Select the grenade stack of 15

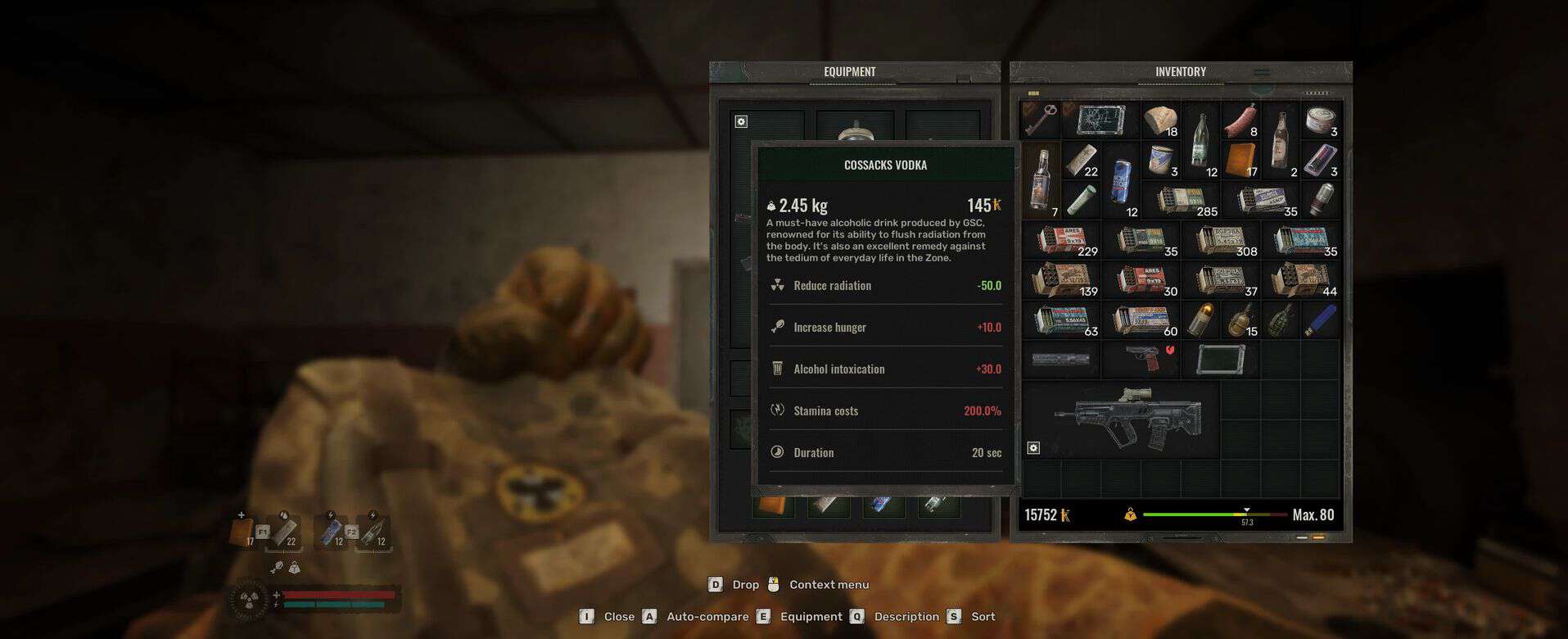click(x=1240, y=320)
